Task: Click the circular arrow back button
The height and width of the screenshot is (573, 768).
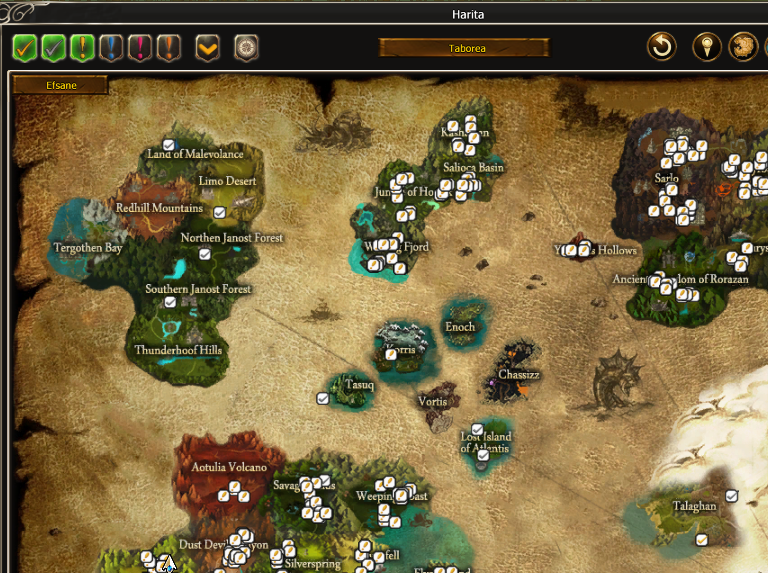Action: pyautogui.click(x=661, y=46)
